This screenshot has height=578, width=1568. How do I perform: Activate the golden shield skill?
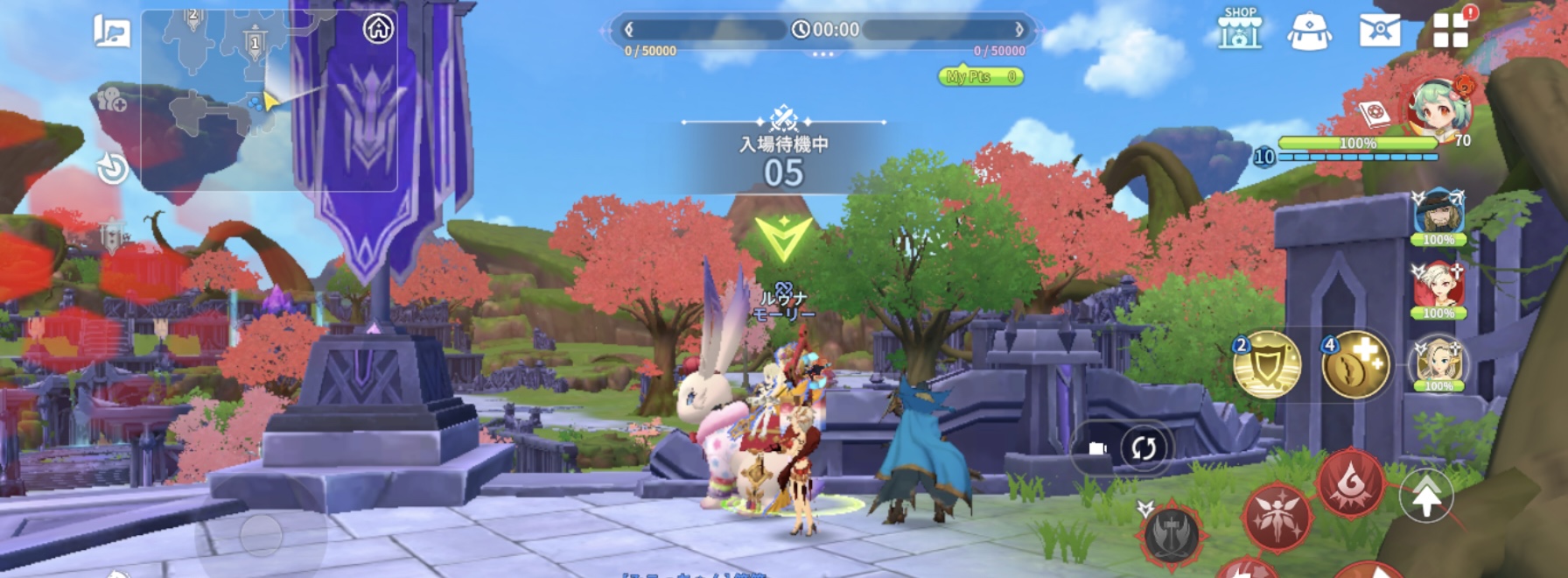tap(1267, 364)
